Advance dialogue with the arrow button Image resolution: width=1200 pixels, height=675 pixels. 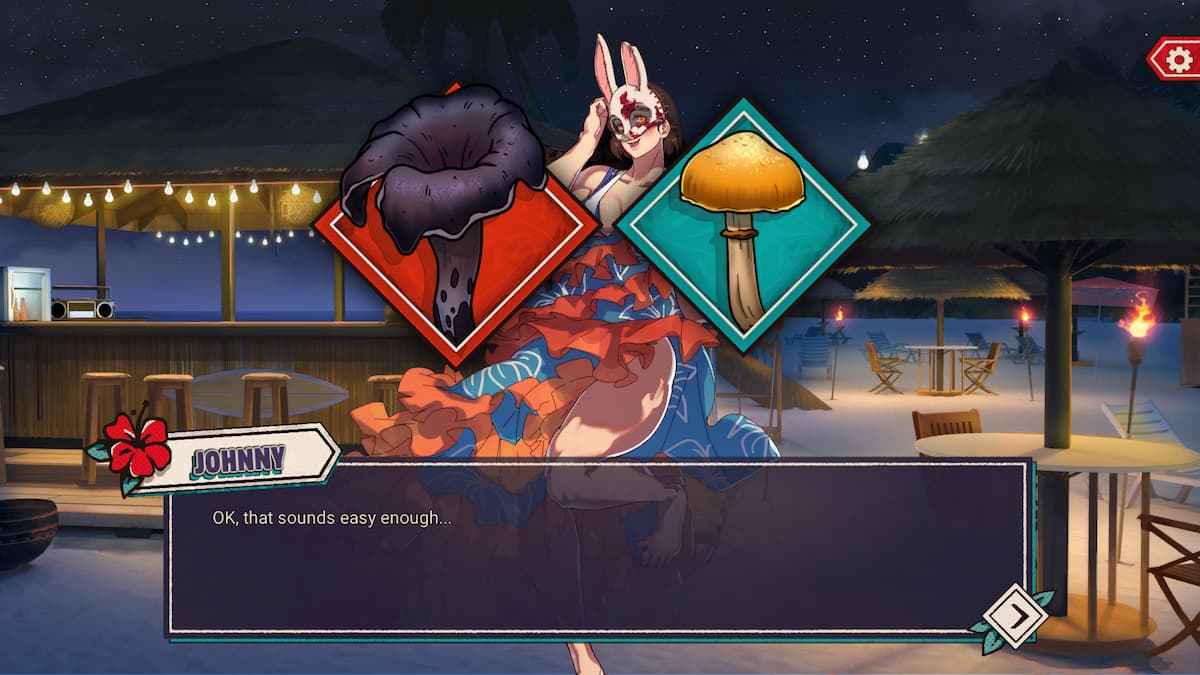[1015, 616]
